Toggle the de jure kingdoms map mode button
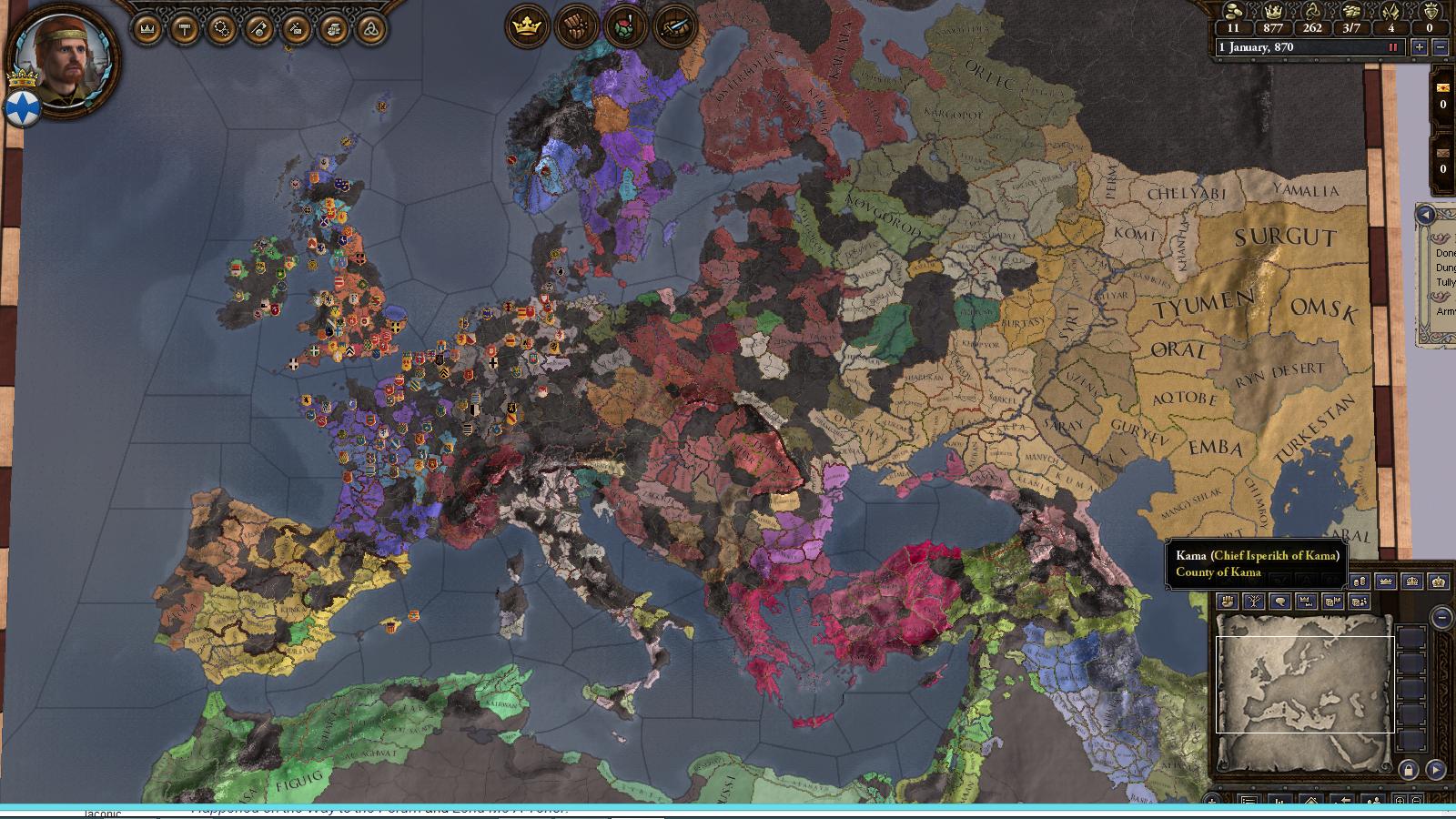 [x=1413, y=581]
